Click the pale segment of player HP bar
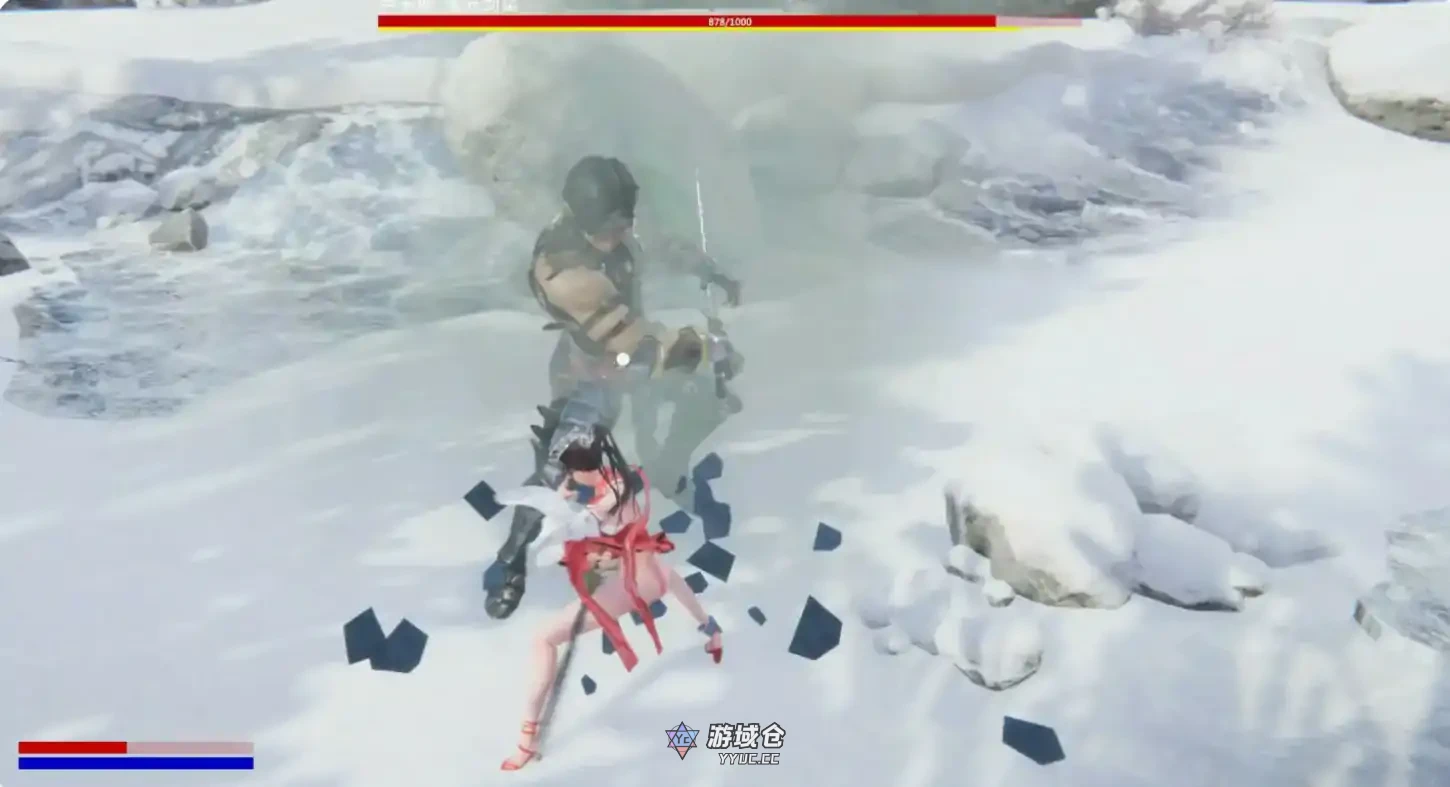Image resolution: width=1450 pixels, height=787 pixels. click(x=190, y=746)
